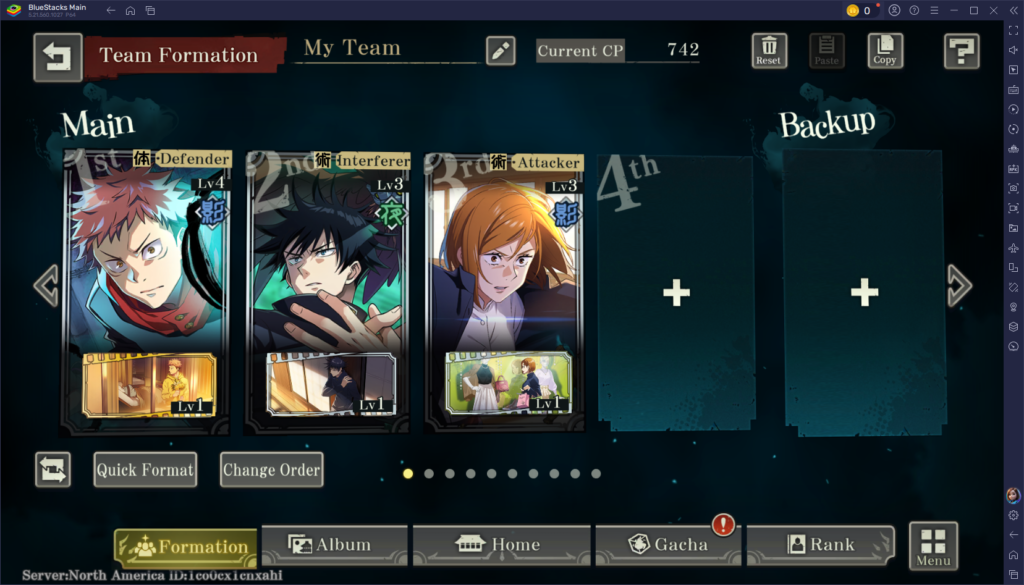Go back using the return arrow button
Viewport: 1024px width, 585px height.
(x=57, y=57)
